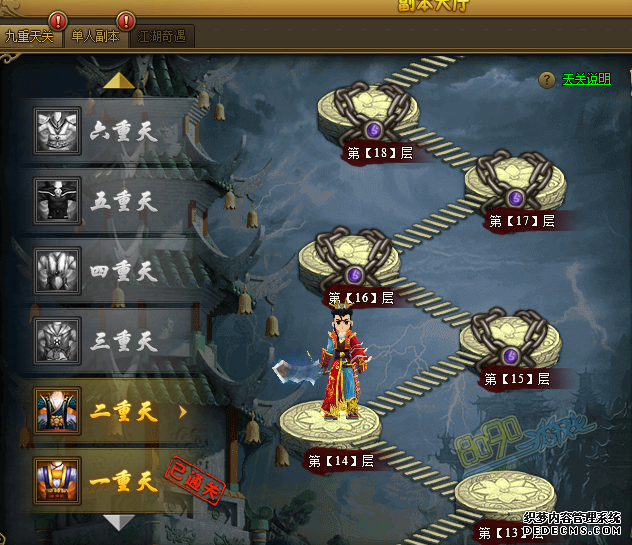Select the locked 第【17】层 platform

[515, 183]
